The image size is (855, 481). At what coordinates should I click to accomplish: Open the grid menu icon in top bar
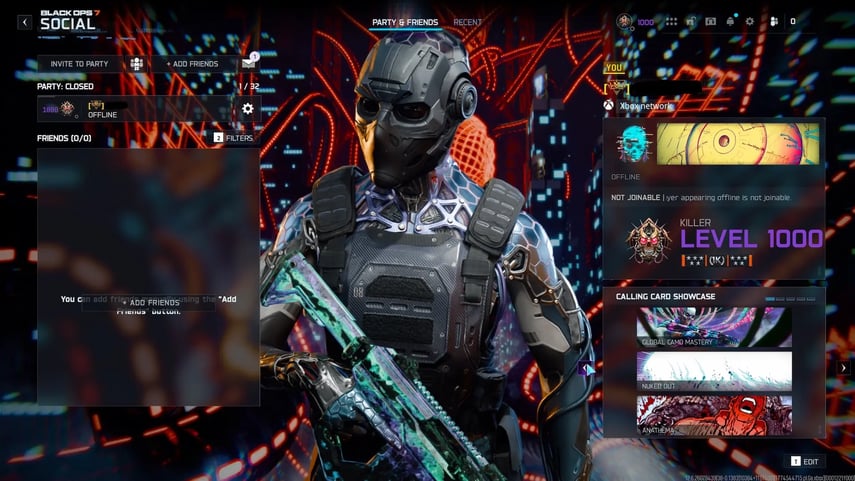click(x=671, y=21)
